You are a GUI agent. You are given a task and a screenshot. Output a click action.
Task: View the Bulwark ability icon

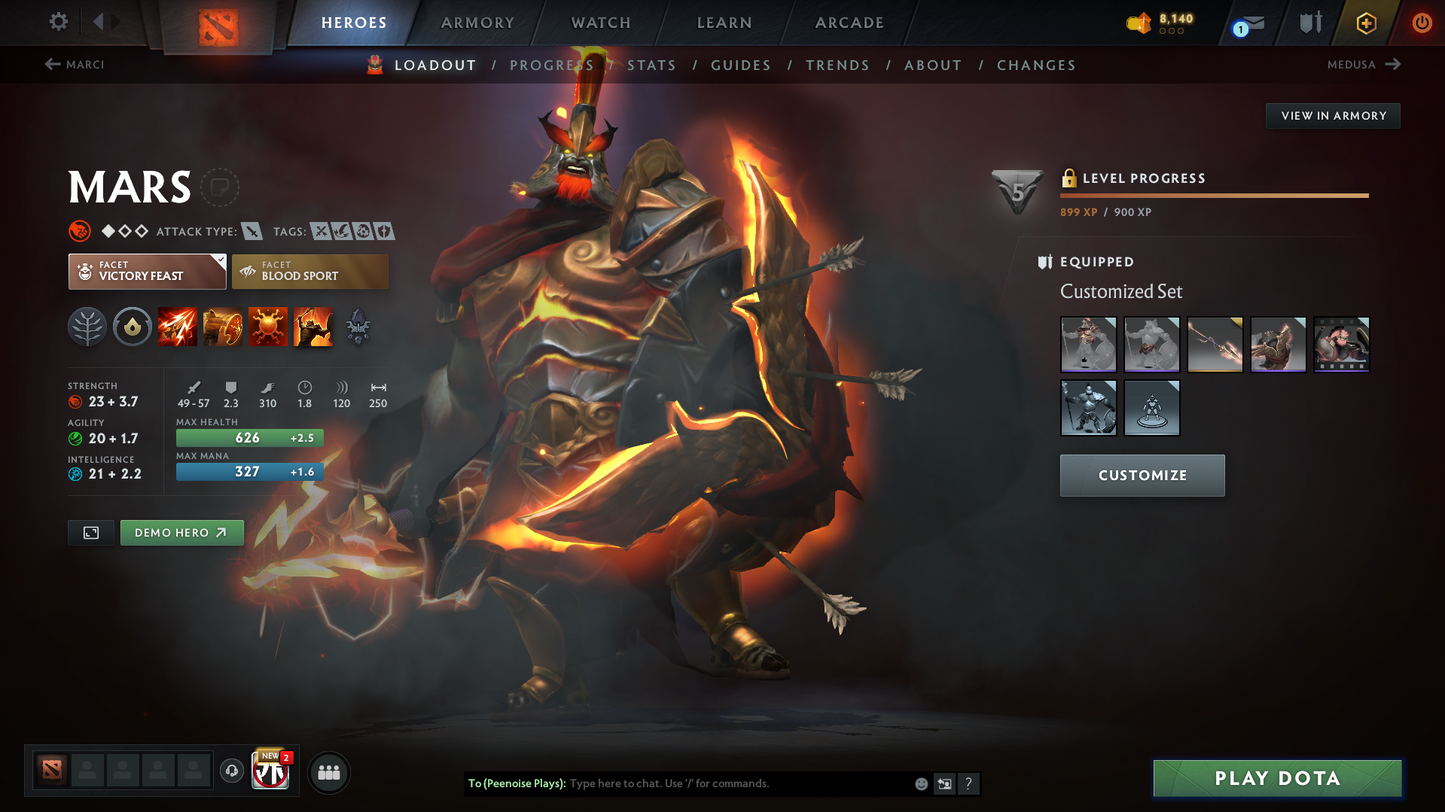coord(267,327)
